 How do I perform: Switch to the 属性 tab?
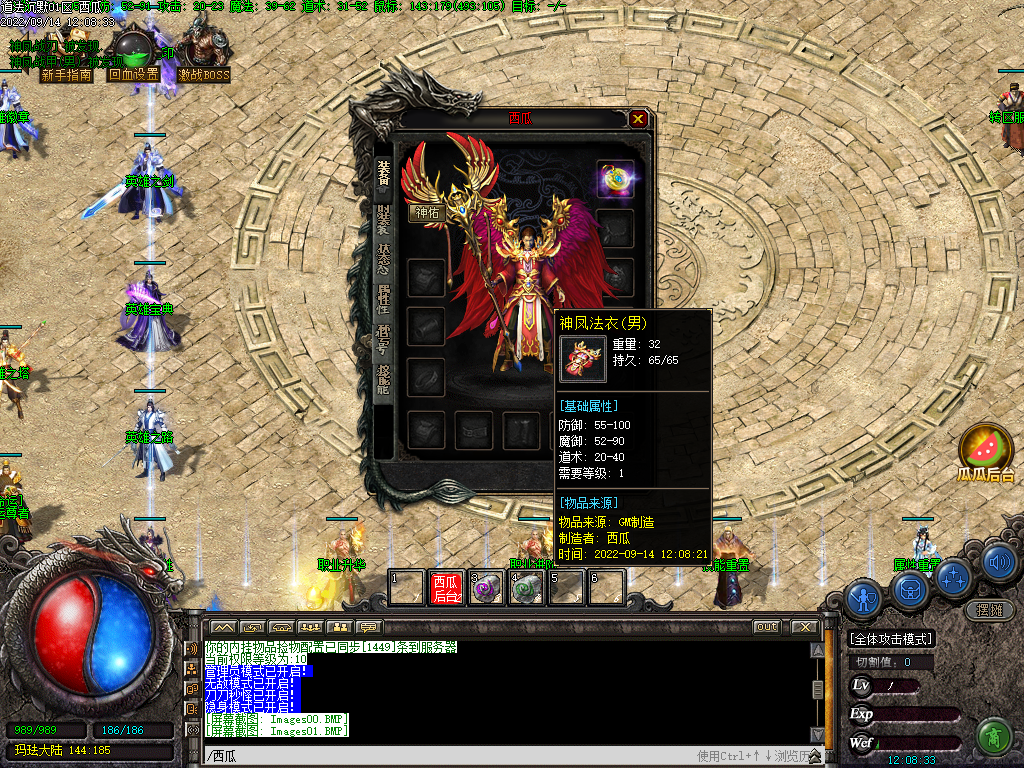pos(383,298)
